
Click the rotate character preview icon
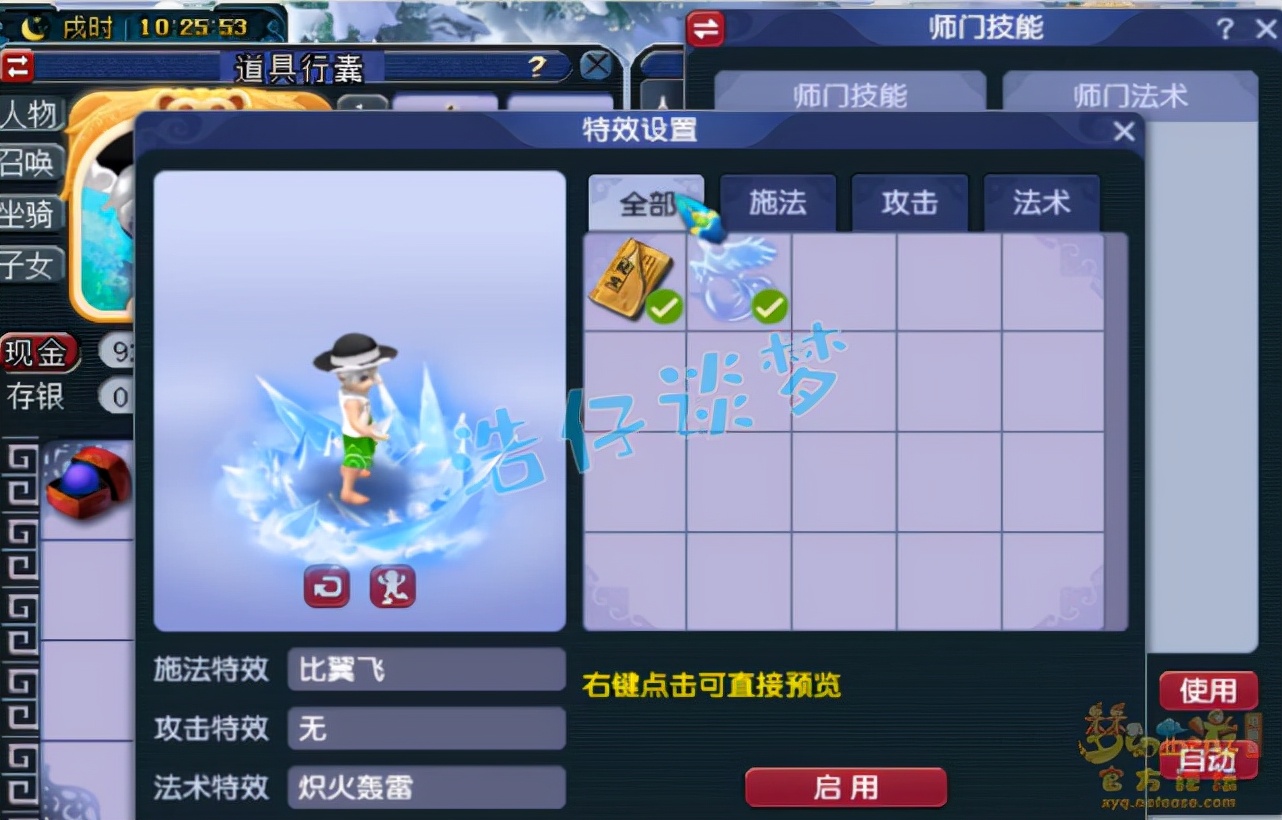325,588
